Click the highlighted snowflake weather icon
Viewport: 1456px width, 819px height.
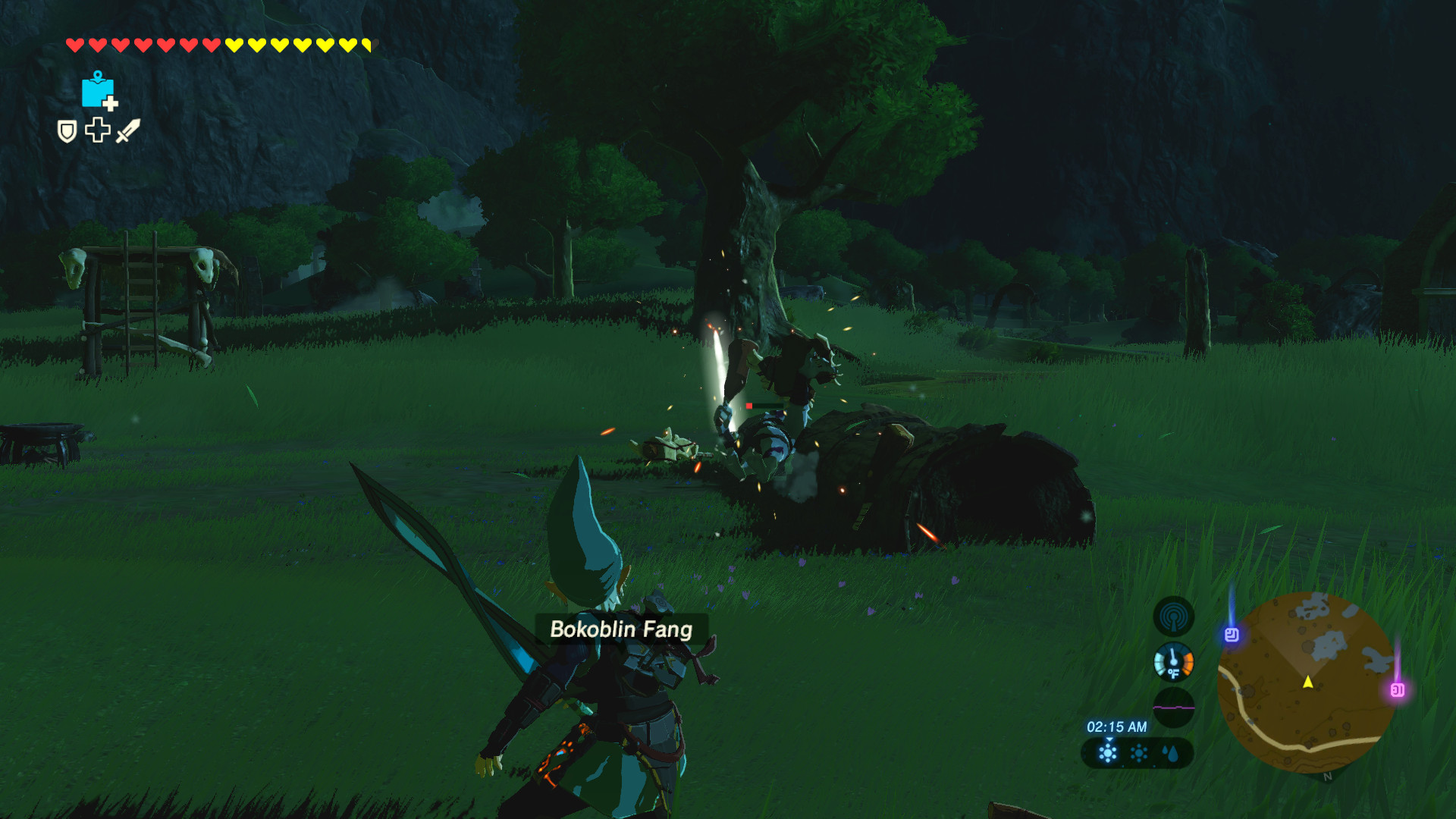1108,752
